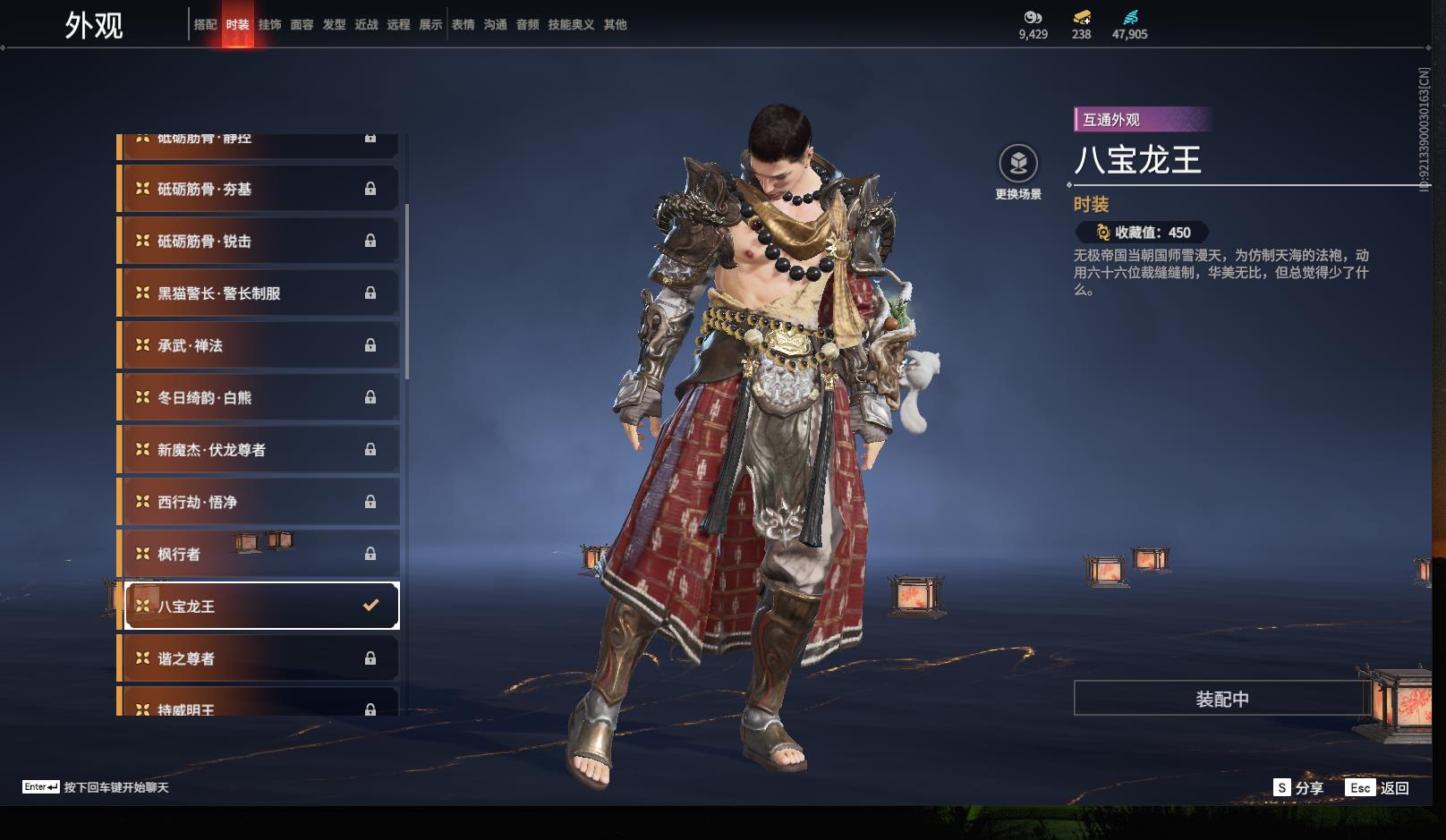
Task: Pick the 冬日绮韵·白熊 outfit
Action: pyautogui.click(x=259, y=397)
